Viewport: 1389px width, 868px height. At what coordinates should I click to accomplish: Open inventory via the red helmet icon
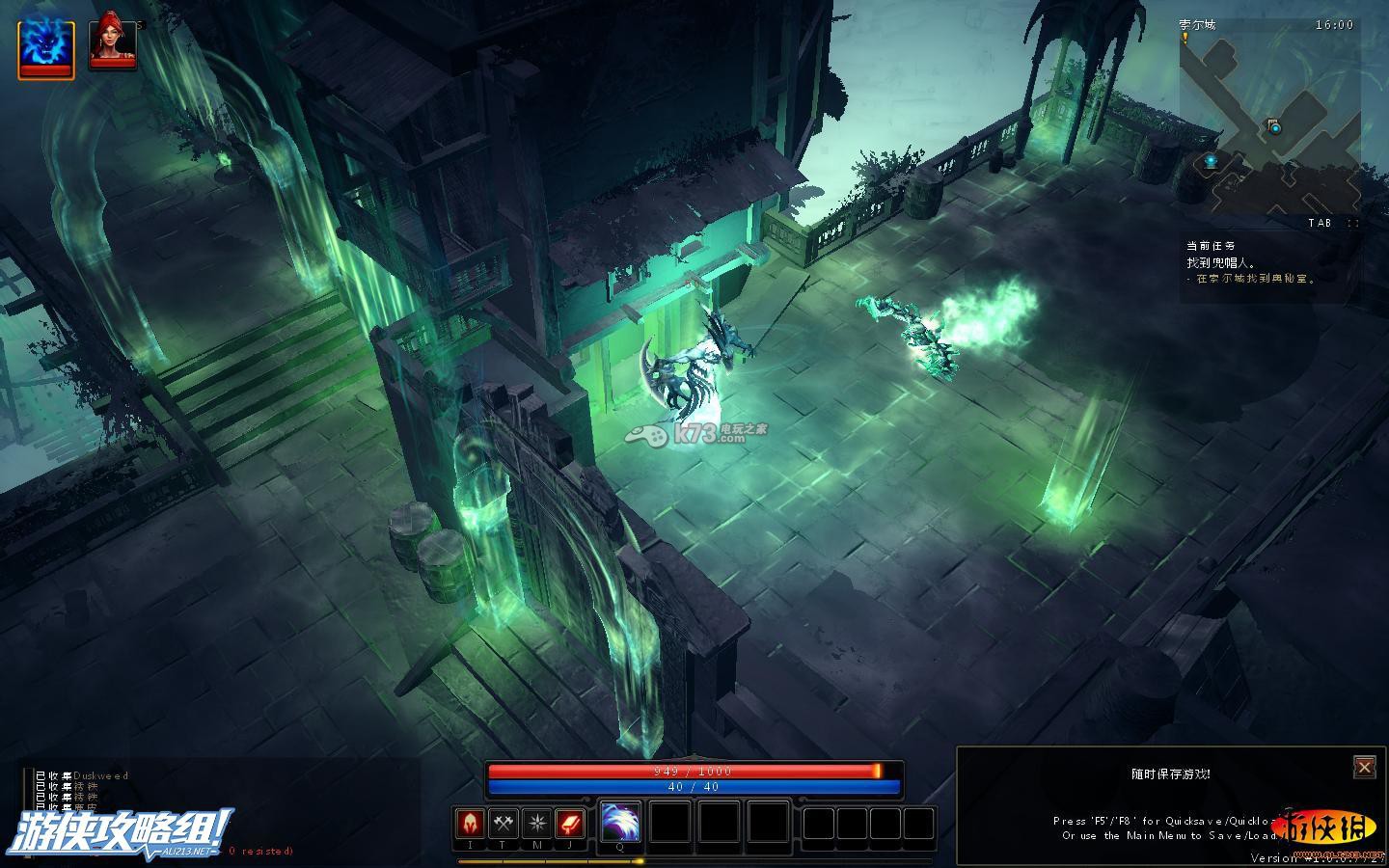pyautogui.click(x=470, y=824)
